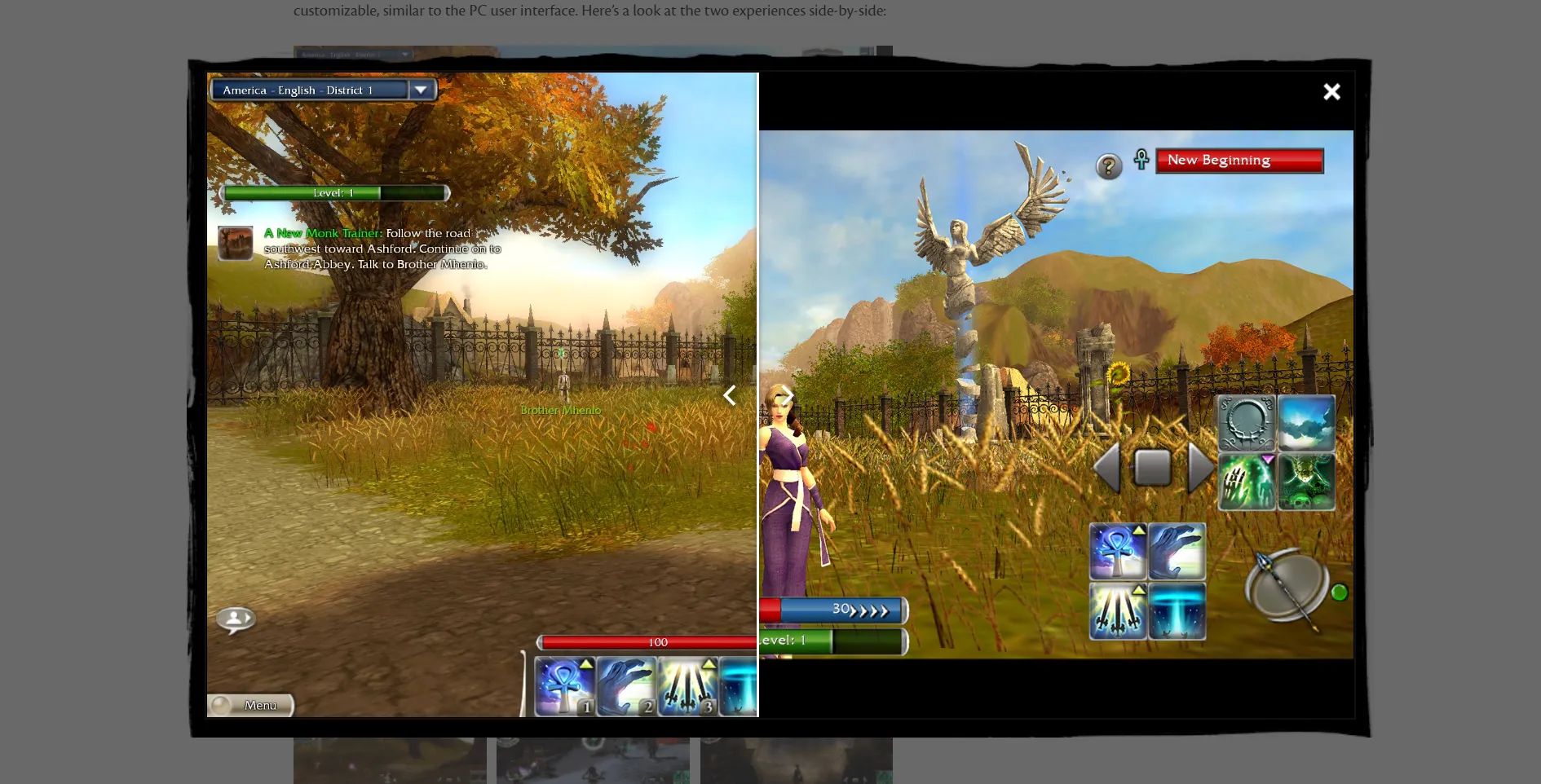Toggle the green status dot beside the compass
Viewport: 1541px width, 784px height.
tap(1340, 593)
